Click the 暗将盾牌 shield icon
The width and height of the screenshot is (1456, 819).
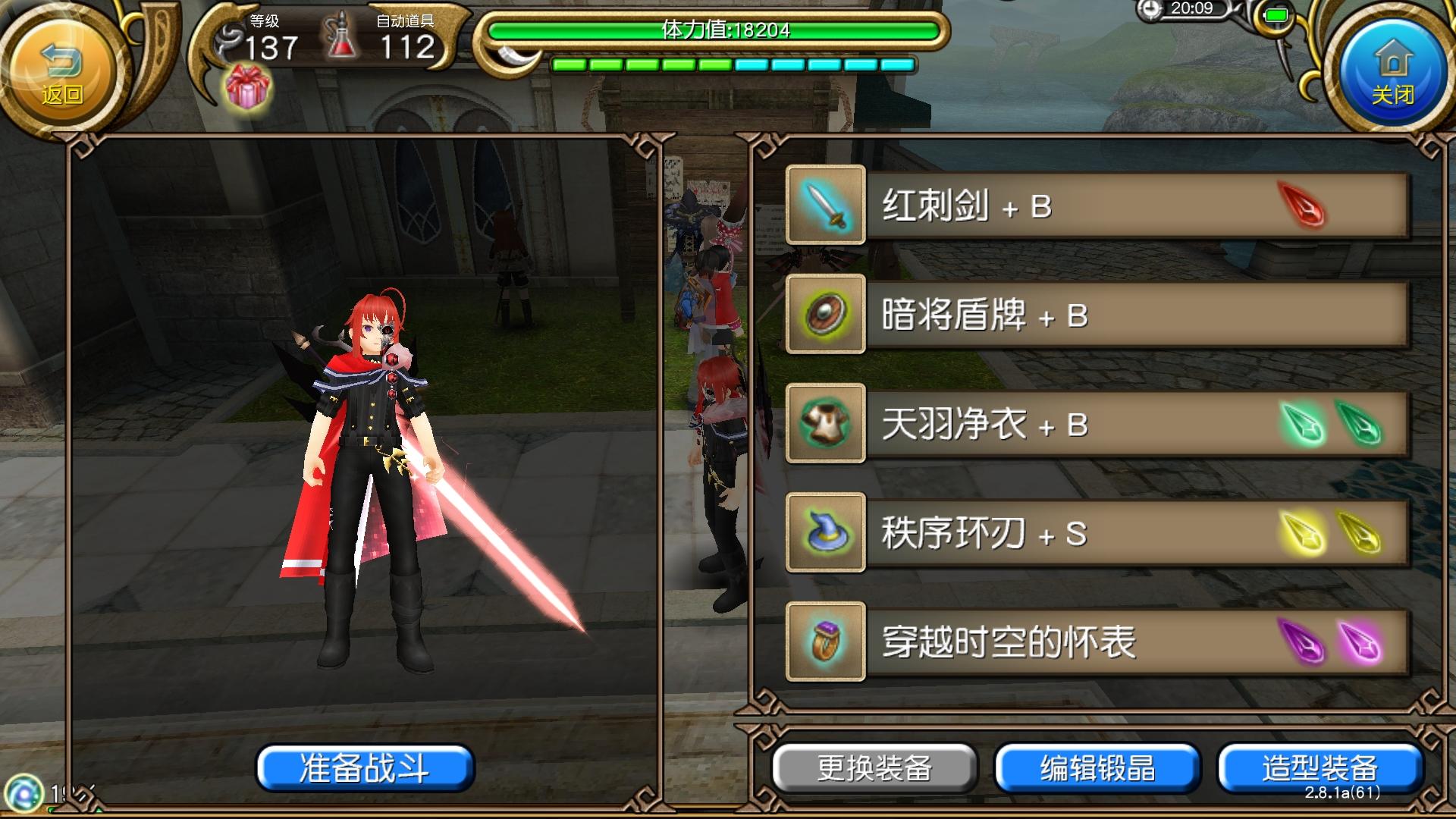(x=825, y=315)
